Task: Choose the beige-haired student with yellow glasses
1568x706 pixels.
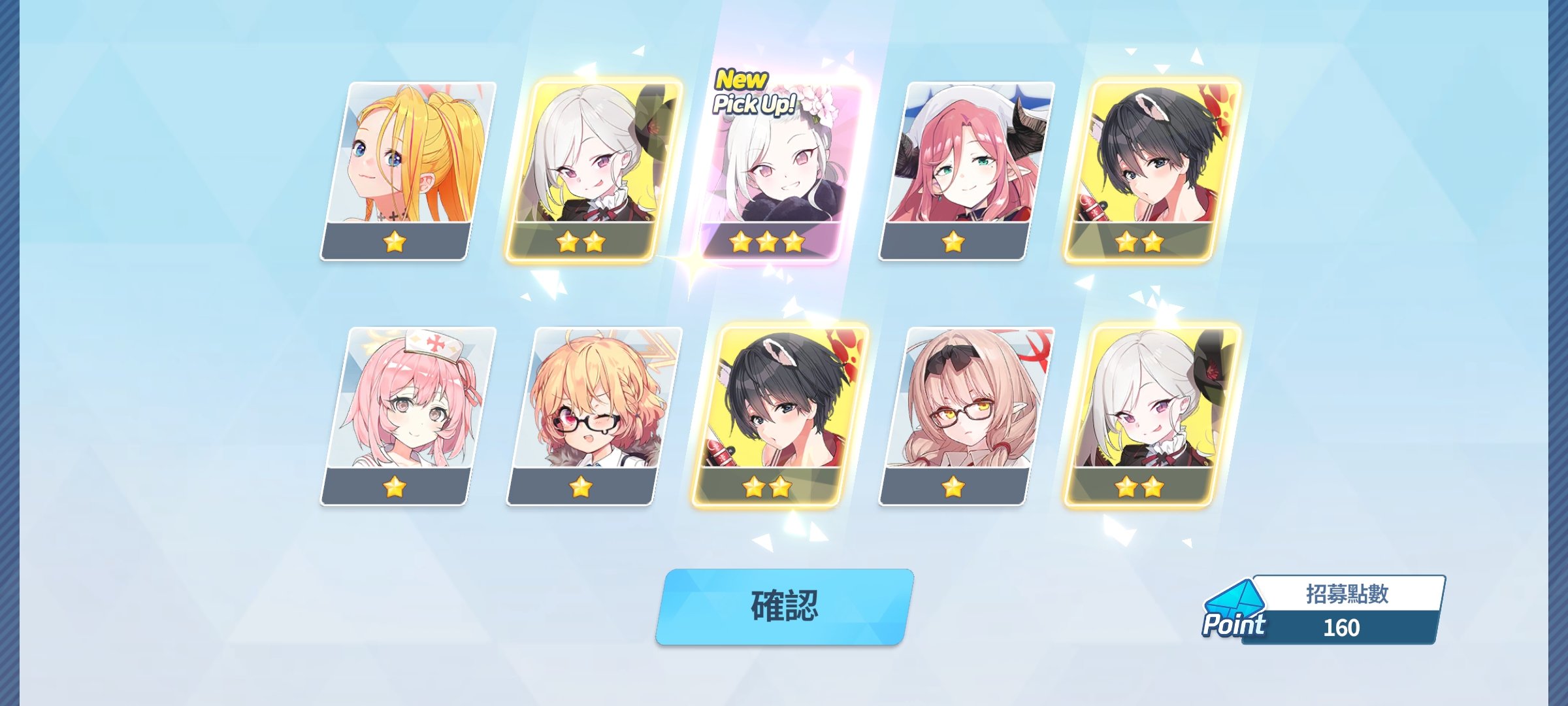Action: click(x=966, y=416)
